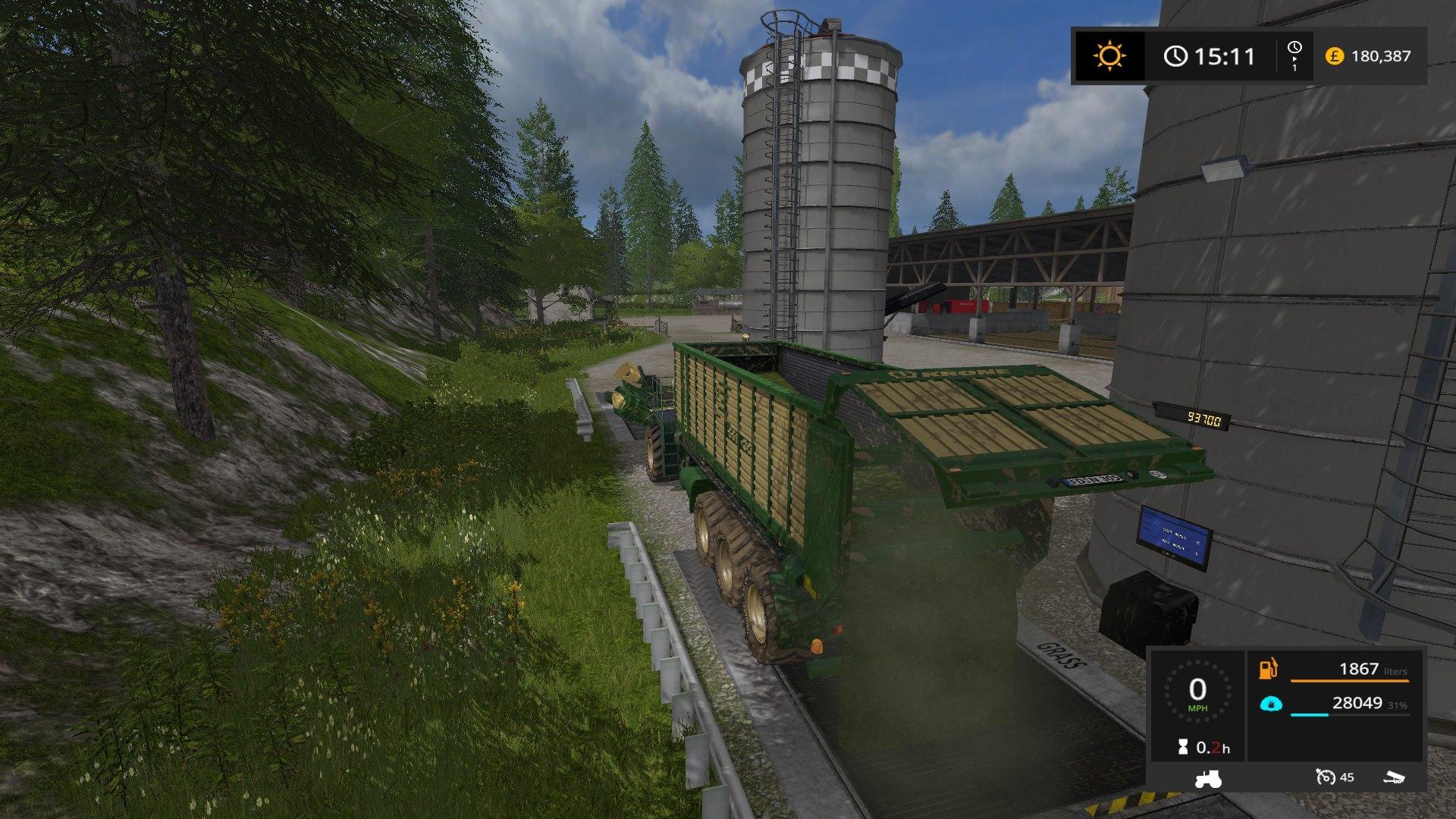Click the sunny weather icon

click(x=1109, y=56)
